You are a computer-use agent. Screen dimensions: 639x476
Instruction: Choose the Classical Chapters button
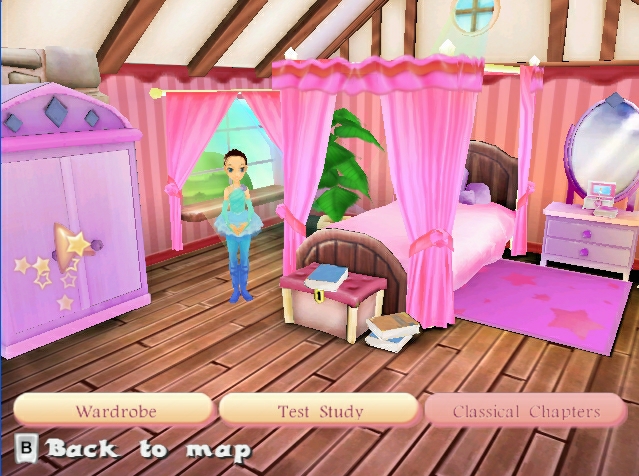point(526,410)
